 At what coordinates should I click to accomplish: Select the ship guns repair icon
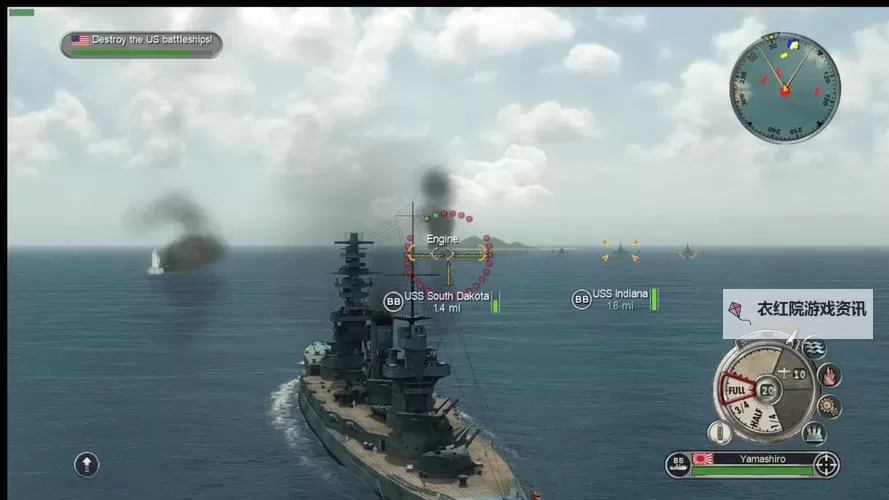(814, 433)
